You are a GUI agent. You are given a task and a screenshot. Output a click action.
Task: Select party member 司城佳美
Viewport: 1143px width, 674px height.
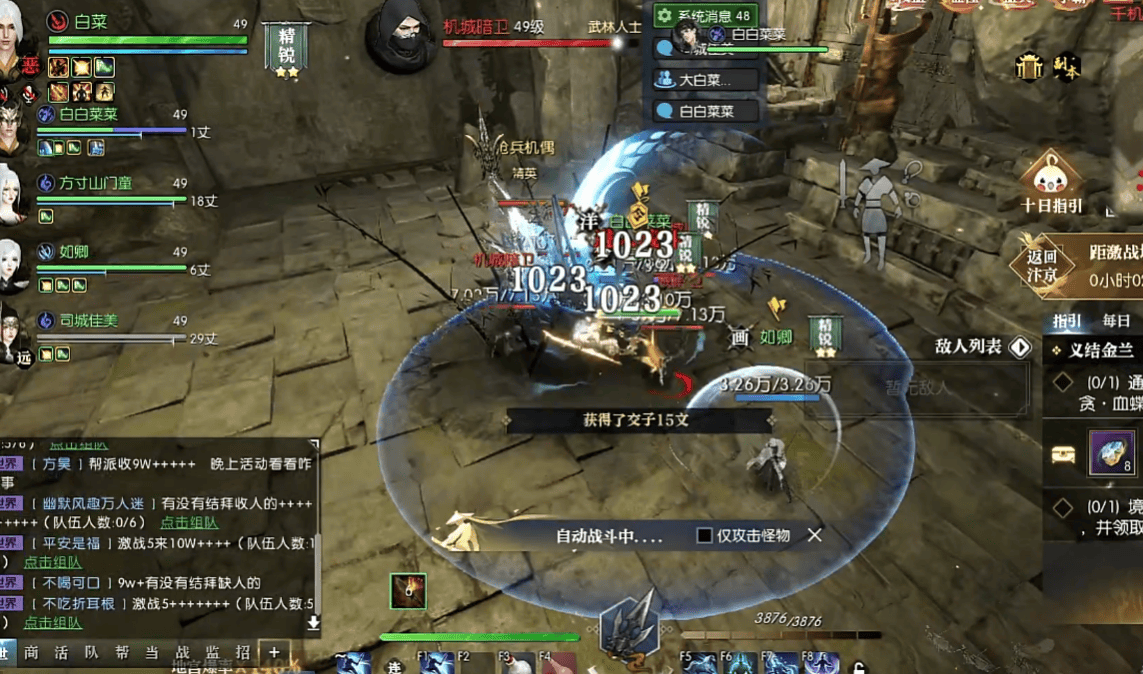pyautogui.click(x=88, y=321)
